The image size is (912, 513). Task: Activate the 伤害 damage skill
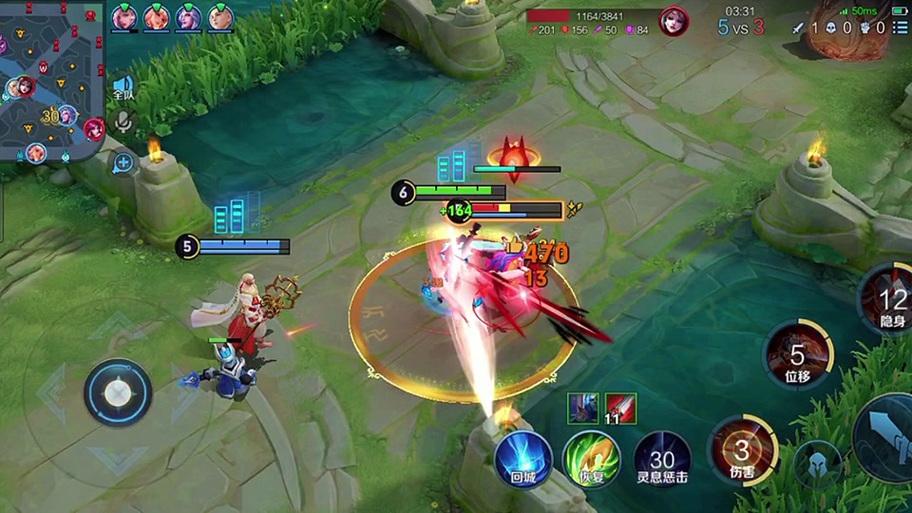pos(742,450)
